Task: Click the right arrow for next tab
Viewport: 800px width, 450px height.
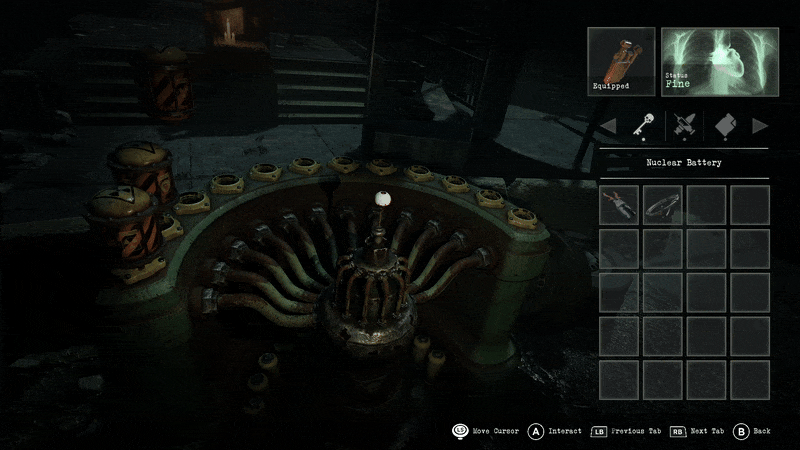Action: tap(760, 126)
